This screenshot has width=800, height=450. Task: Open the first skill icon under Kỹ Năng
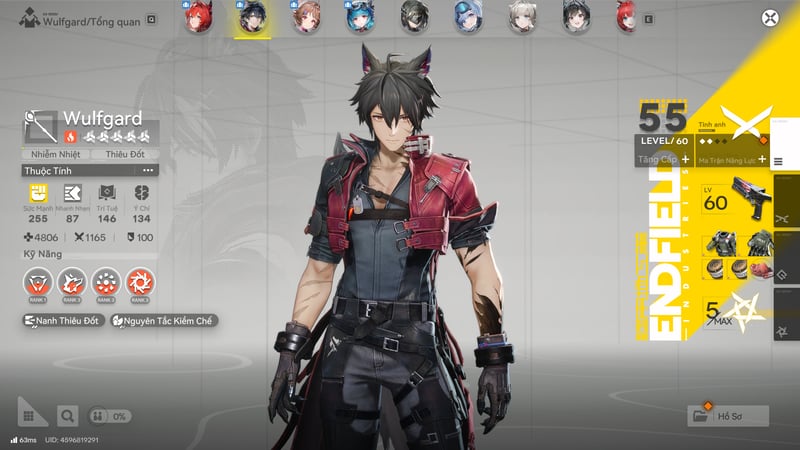[x=37, y=283]
